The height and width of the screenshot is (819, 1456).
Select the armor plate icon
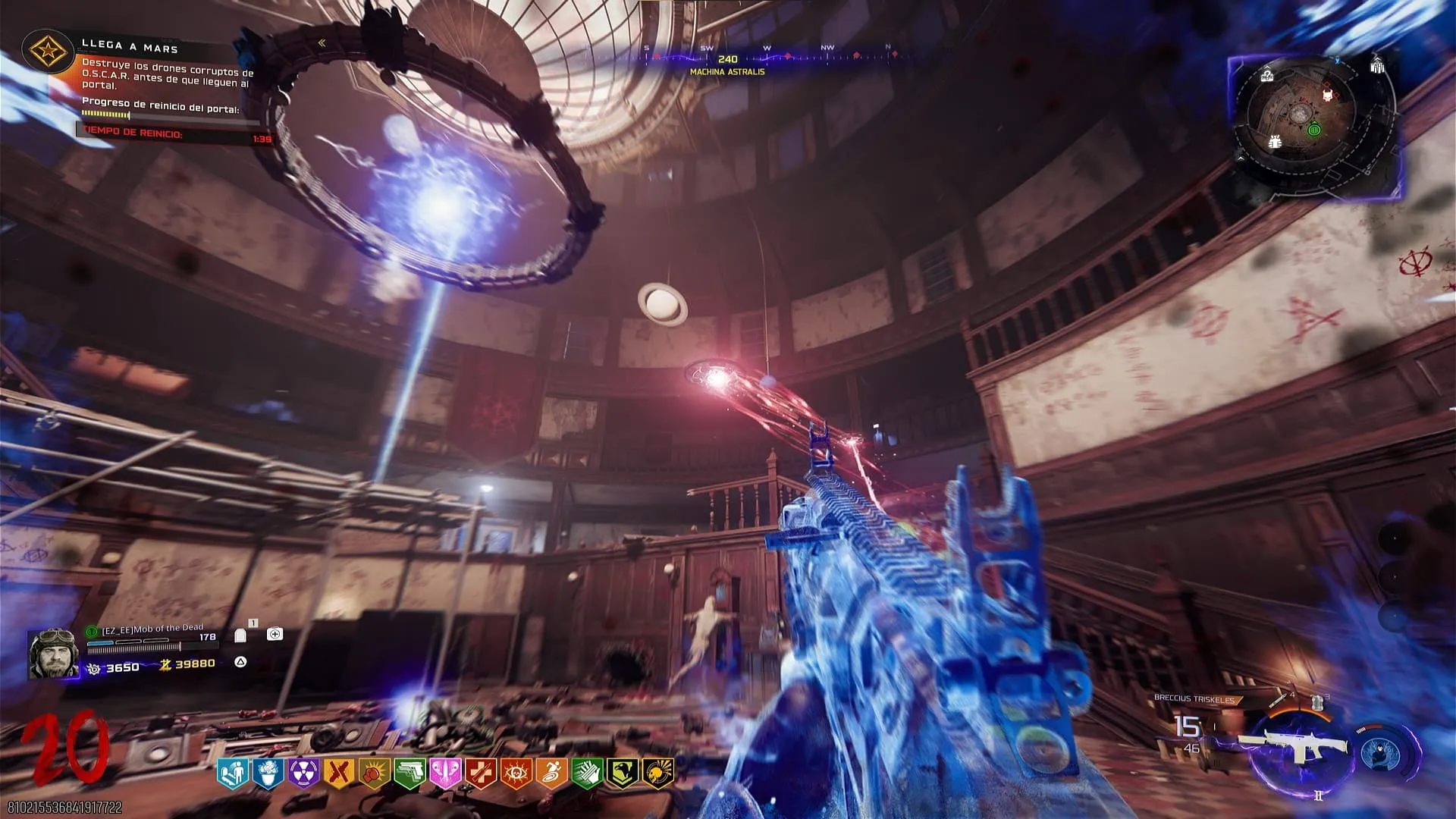(x=240, y=635)
